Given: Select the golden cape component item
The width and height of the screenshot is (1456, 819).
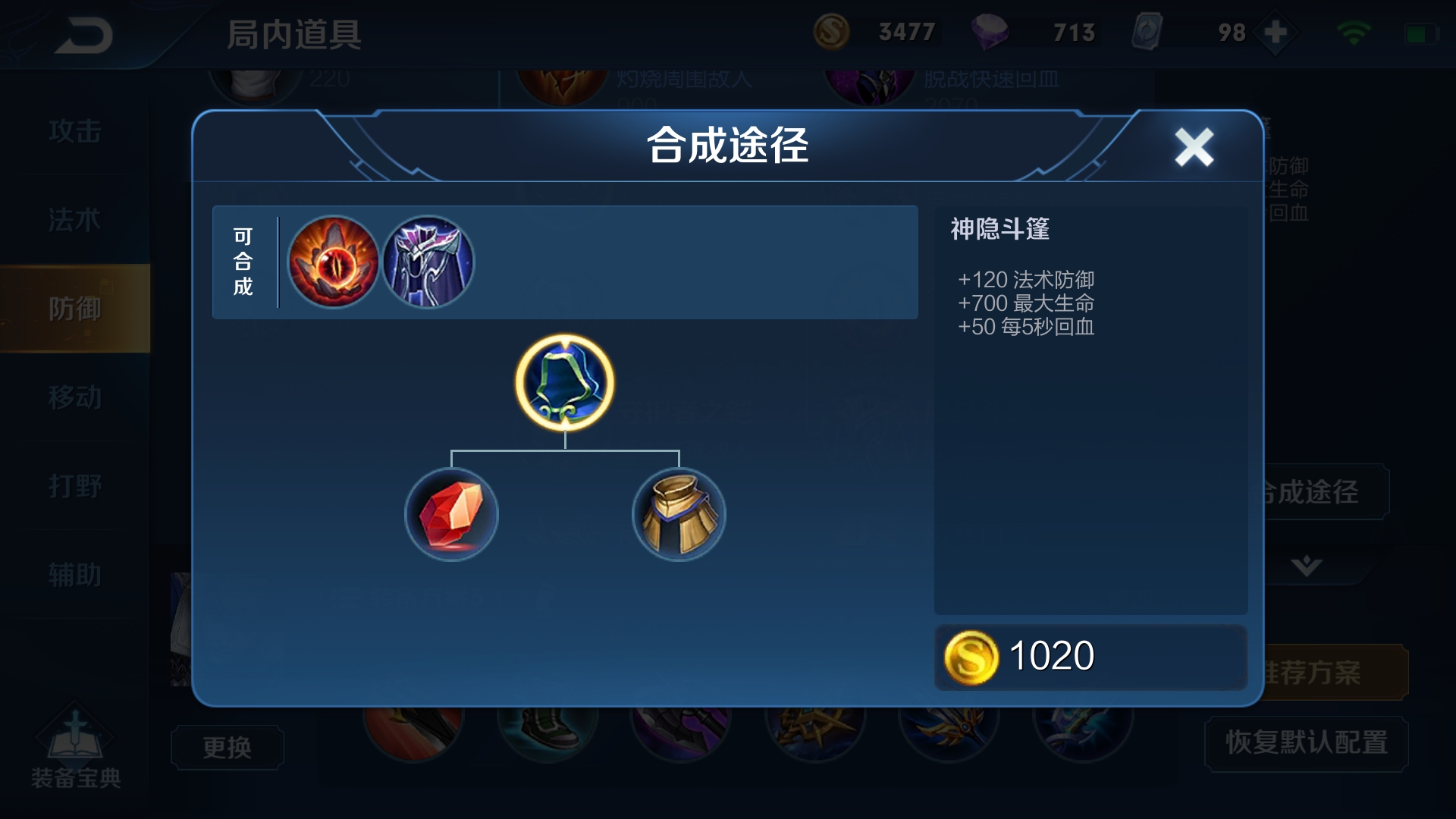Looking at the screenshot, I should pyautogui.click(x=679, y=514).
